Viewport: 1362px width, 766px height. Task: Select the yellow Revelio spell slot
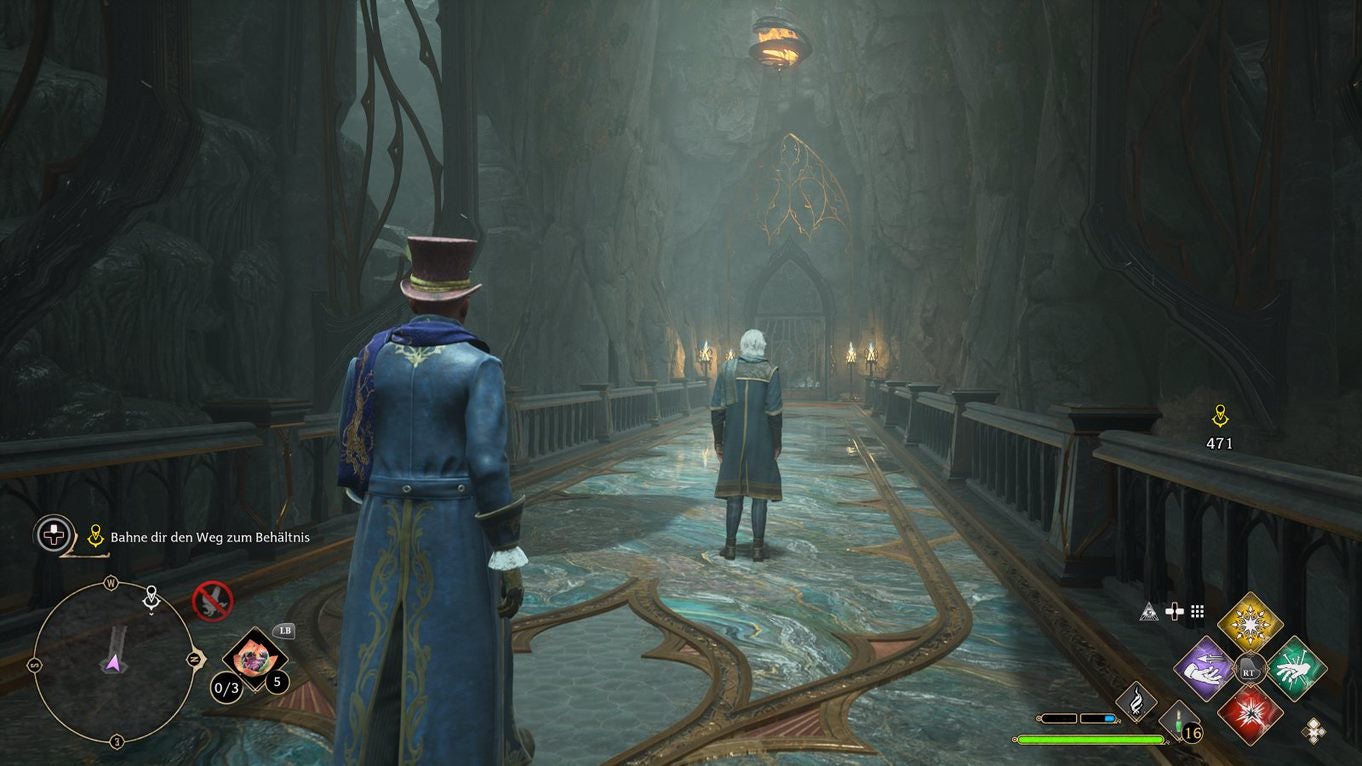(1249, 624)
